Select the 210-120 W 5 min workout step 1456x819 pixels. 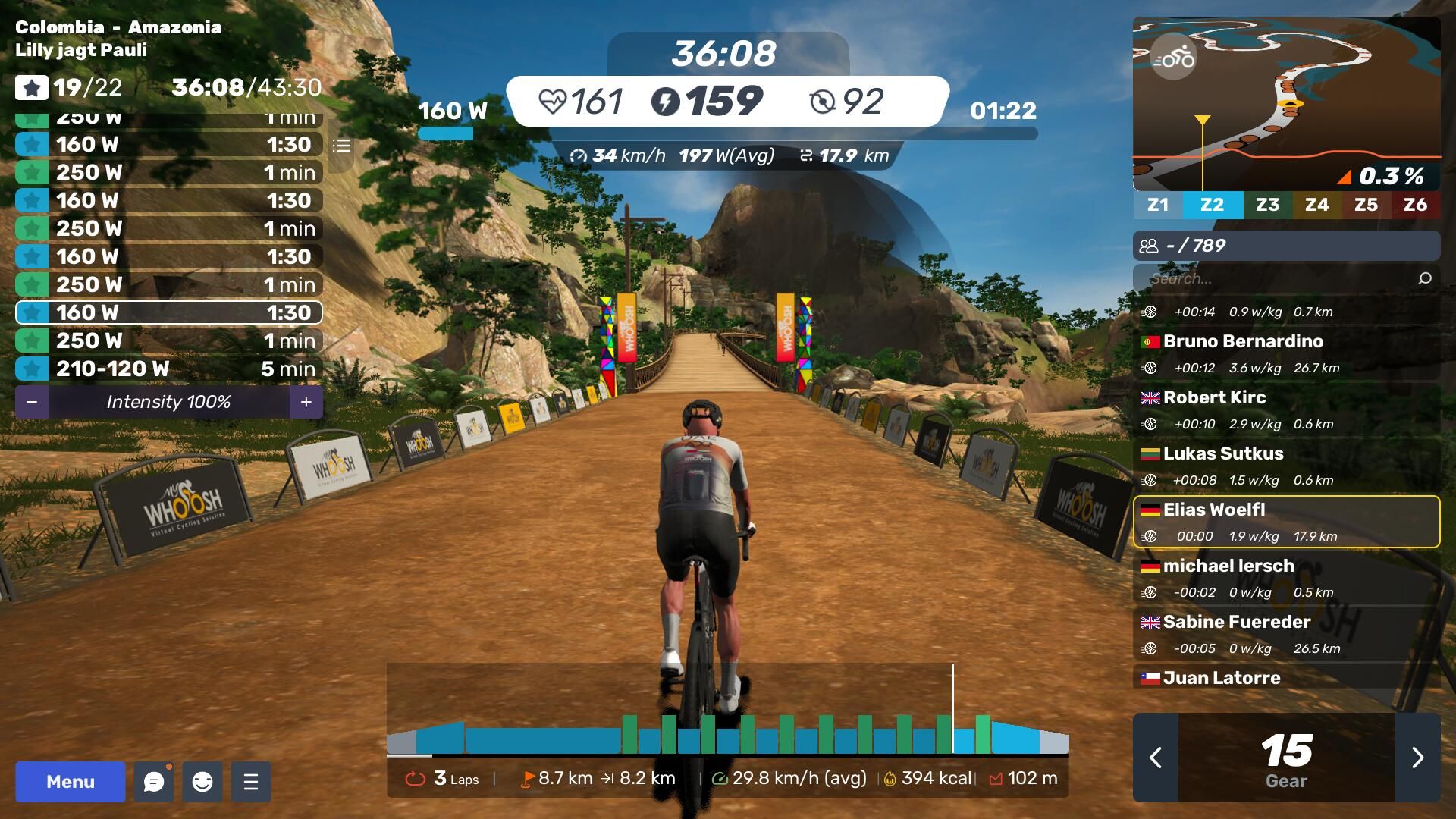coord(168,369)
